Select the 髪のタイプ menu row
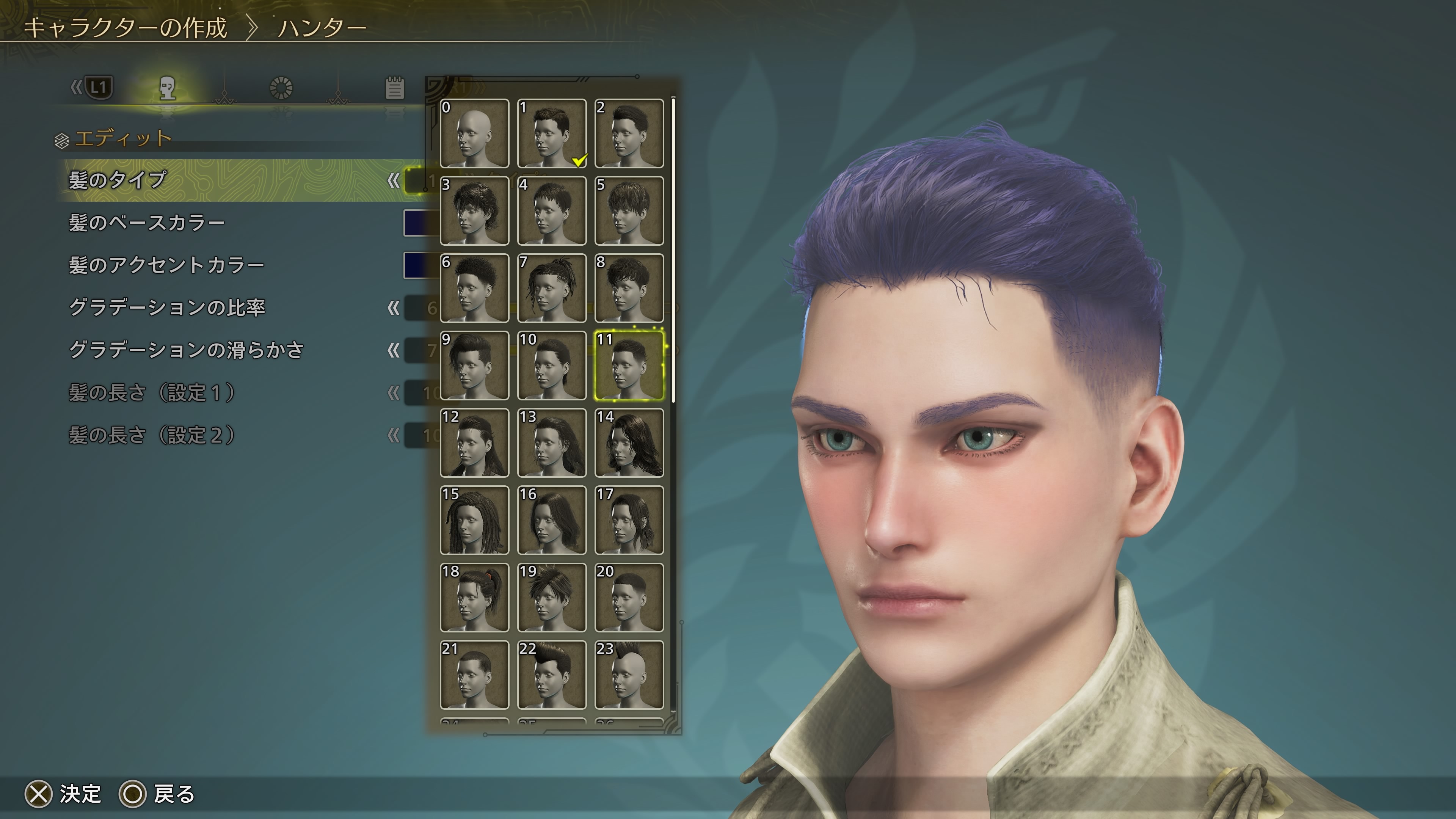This screenshot has height=819, width=1456. pyautogui.click(x=118, y=180)
